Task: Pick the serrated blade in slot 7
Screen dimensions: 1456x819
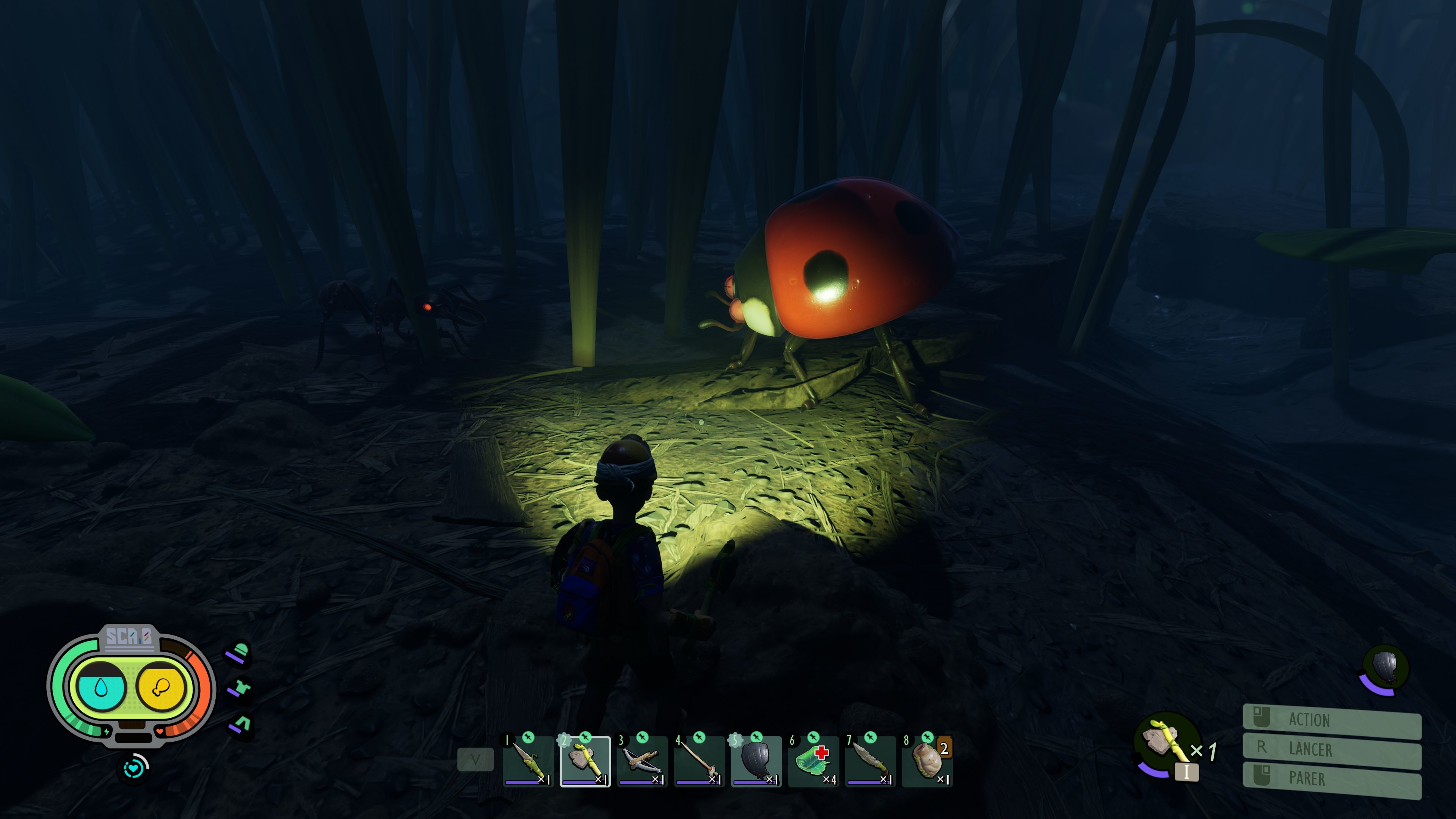Action: (871, 761)
